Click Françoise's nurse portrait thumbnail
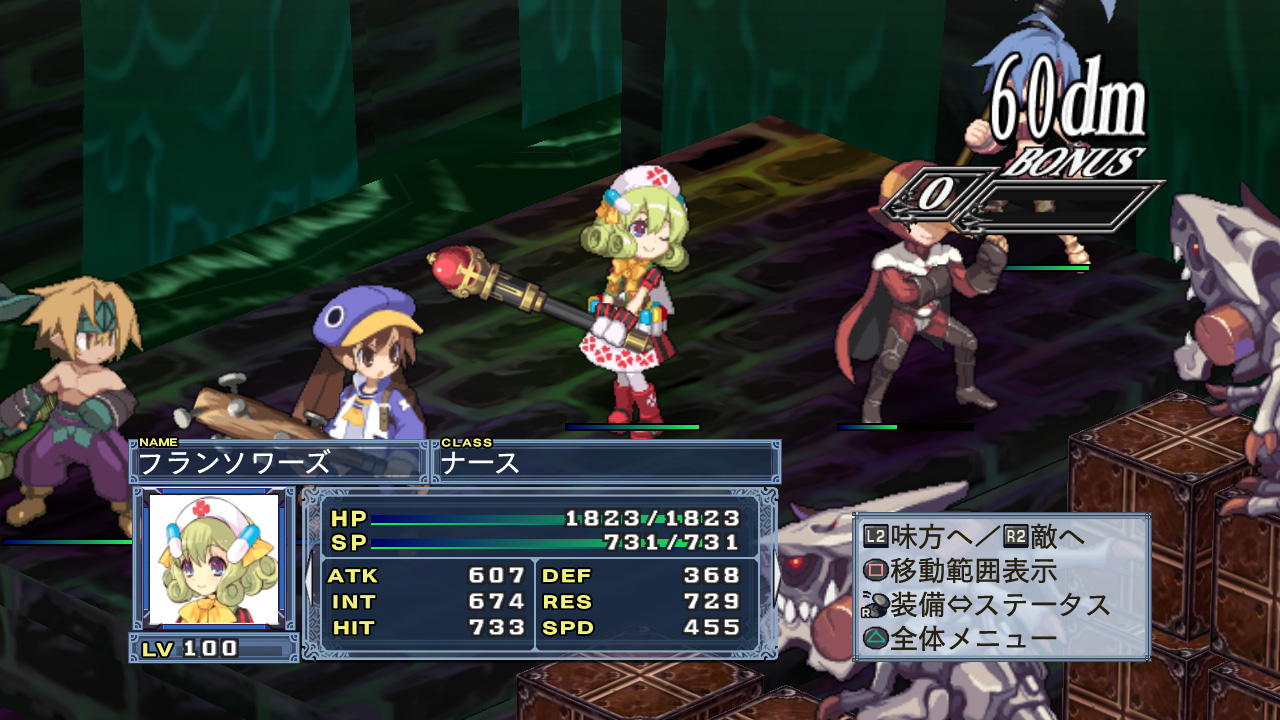 pos(213,559)
